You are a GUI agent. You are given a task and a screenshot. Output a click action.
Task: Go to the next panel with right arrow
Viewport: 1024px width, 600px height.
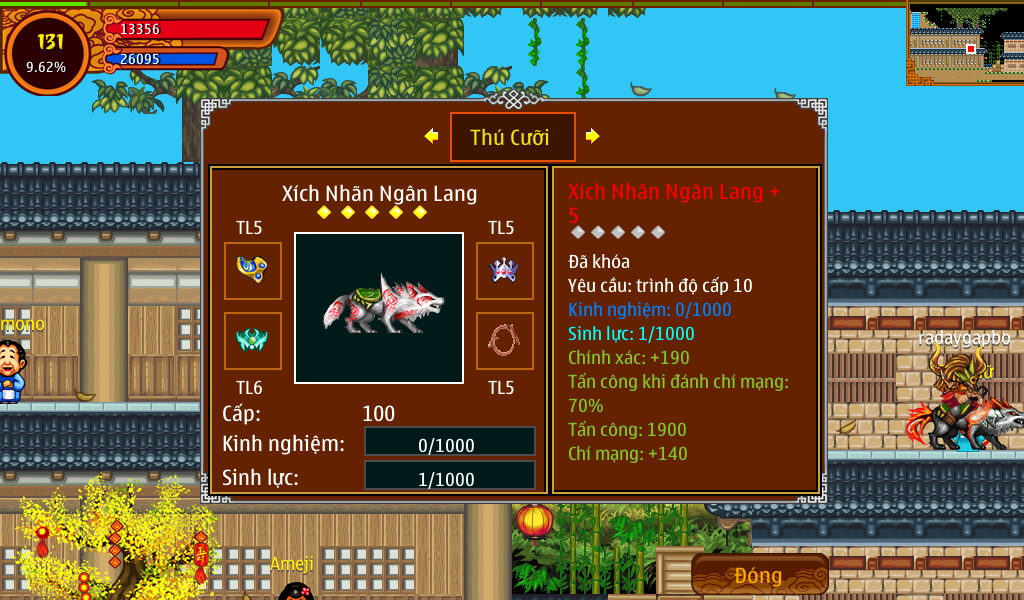point(592,136)
